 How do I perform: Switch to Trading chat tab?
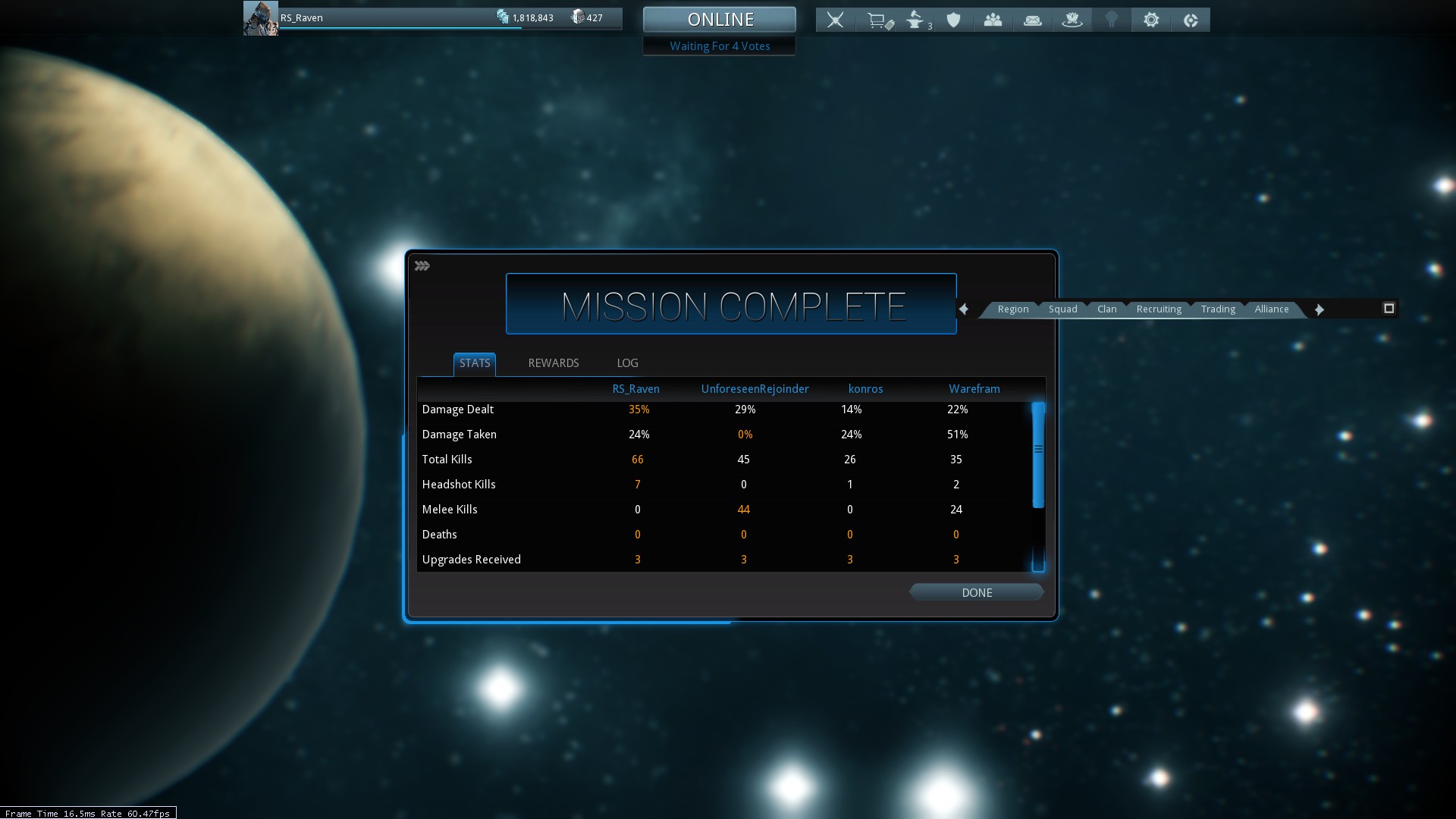(1218, 309)
